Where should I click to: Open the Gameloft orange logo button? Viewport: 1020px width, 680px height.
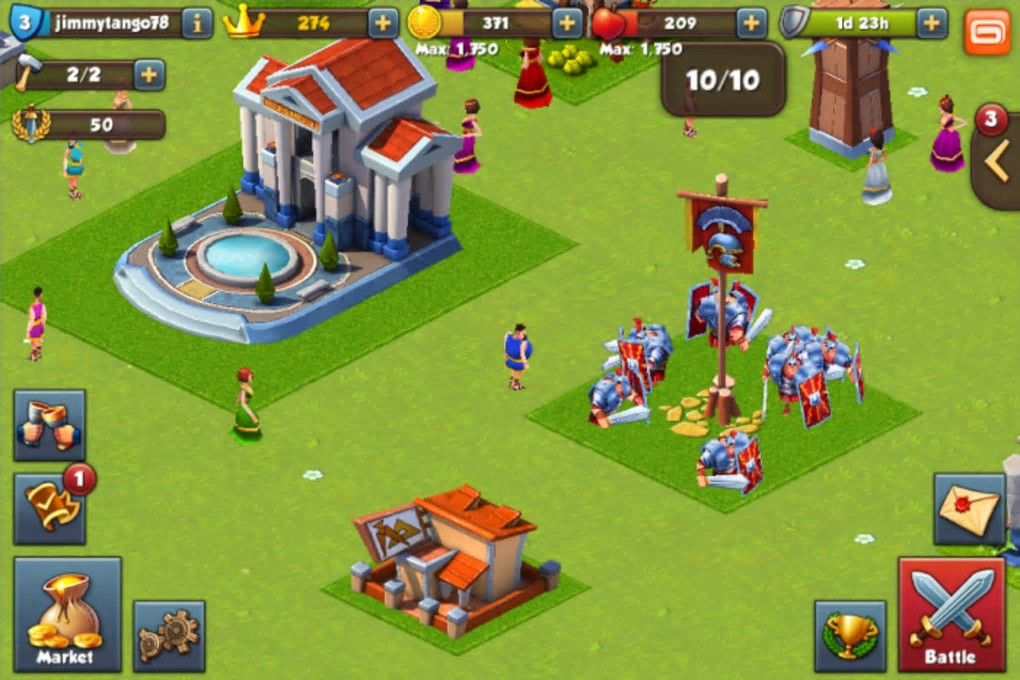tap(987, 32)
